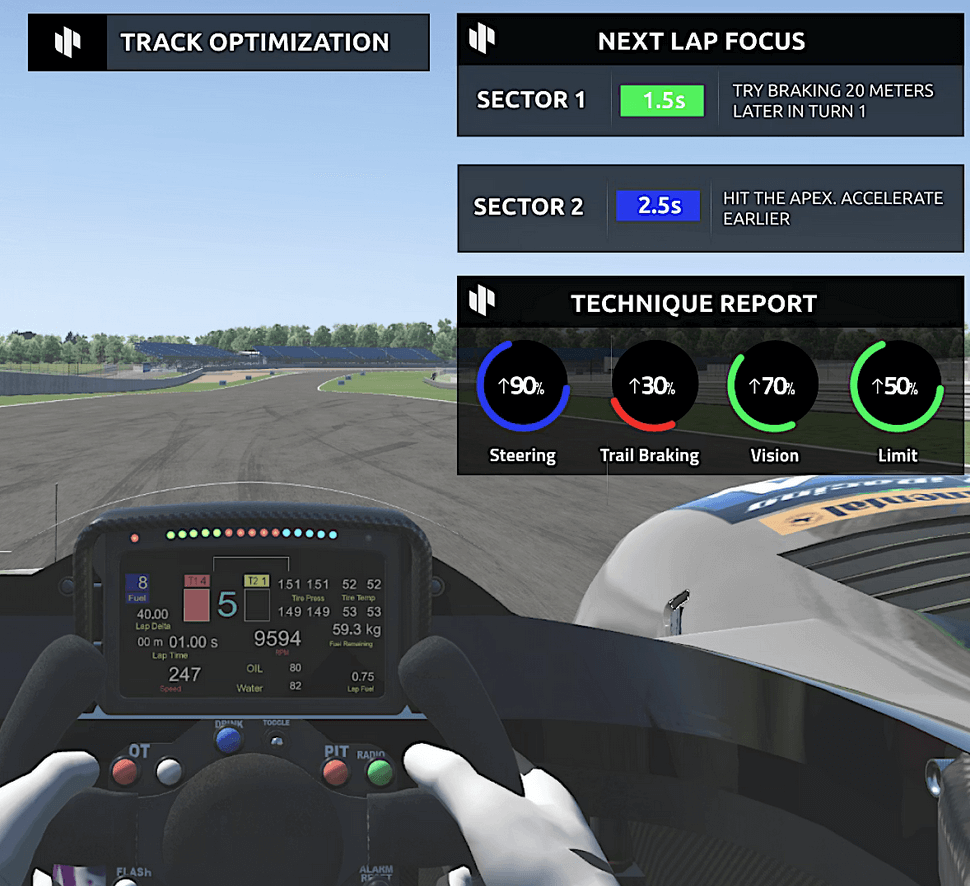
Task: Show the Vision technique gauge
Action: click(x=774, y=387)
